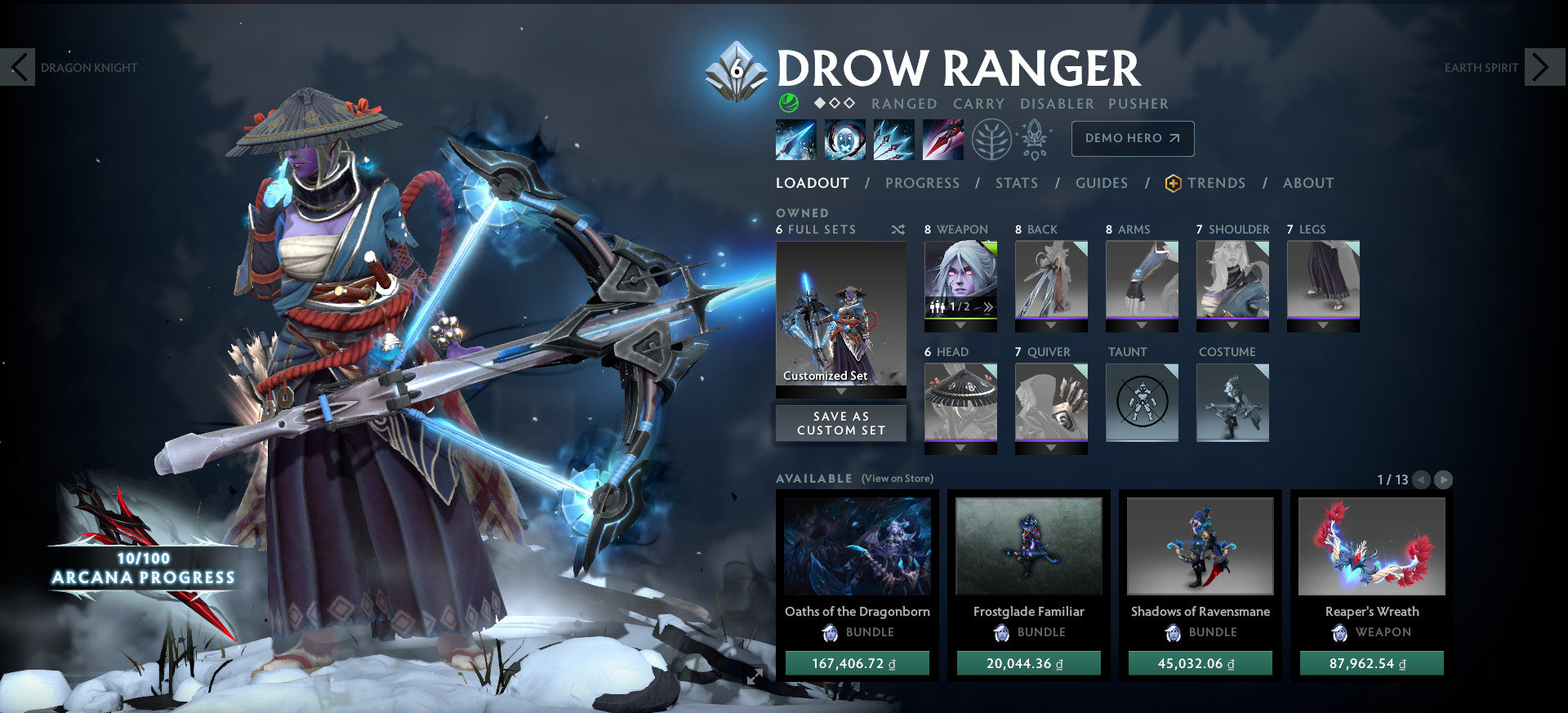Open the Shoulder slot dropdown arrow
This screenshot has height=713, width=1568.
point(1232,325)
